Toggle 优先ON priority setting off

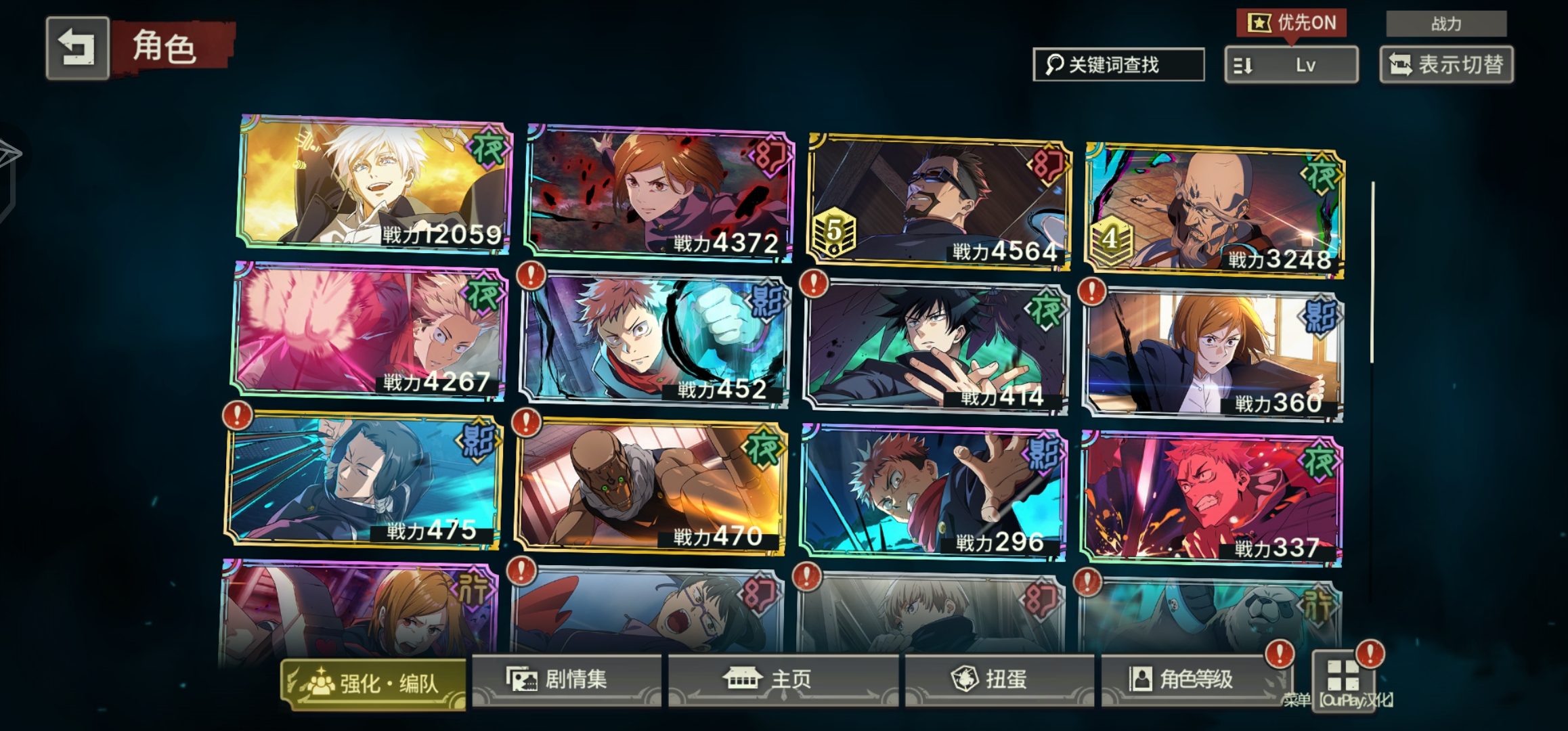click(x=1293, y=22)
